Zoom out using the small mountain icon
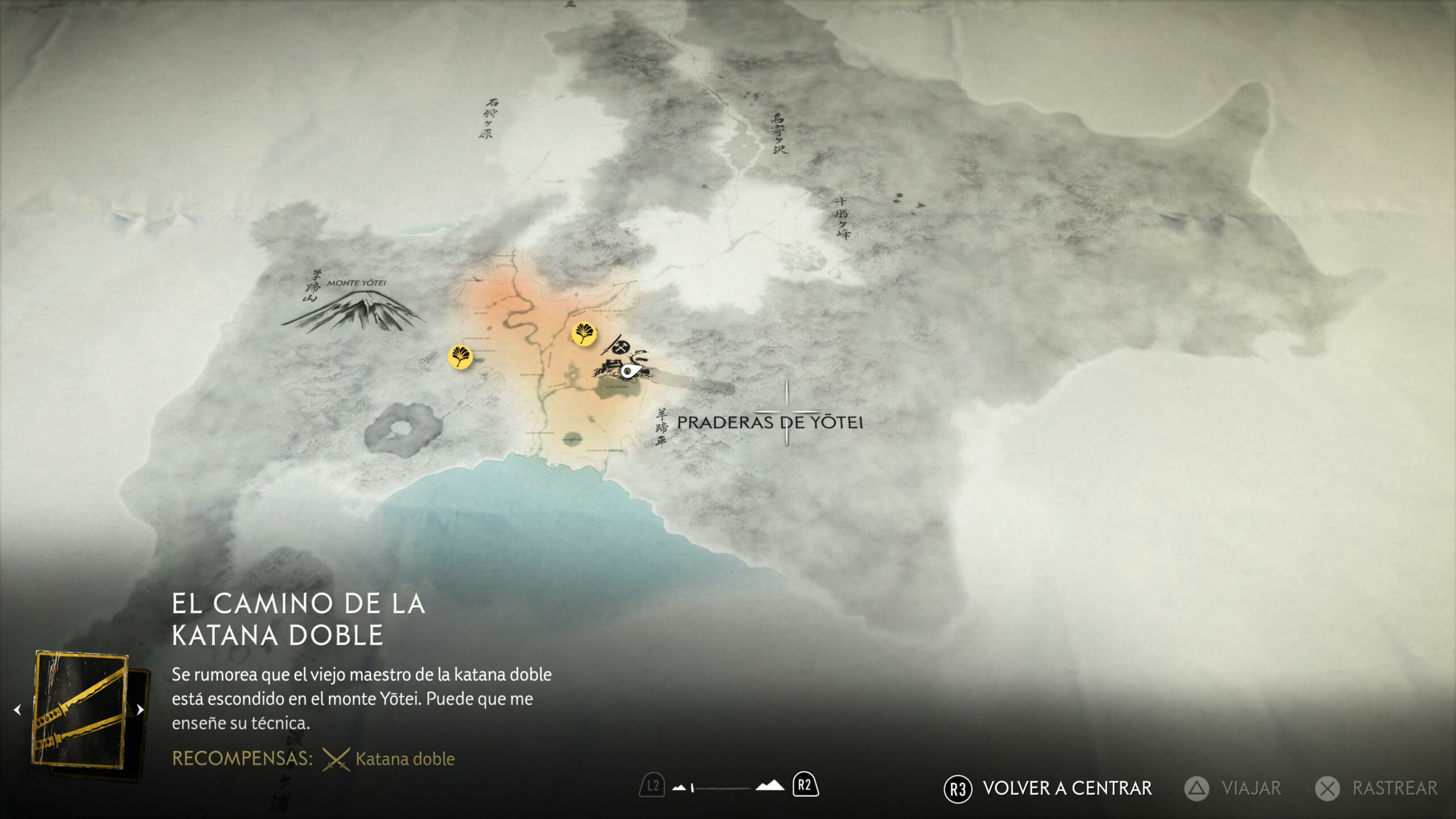The height and width of the screenshot is (819, 1456). tap(679, 788)
